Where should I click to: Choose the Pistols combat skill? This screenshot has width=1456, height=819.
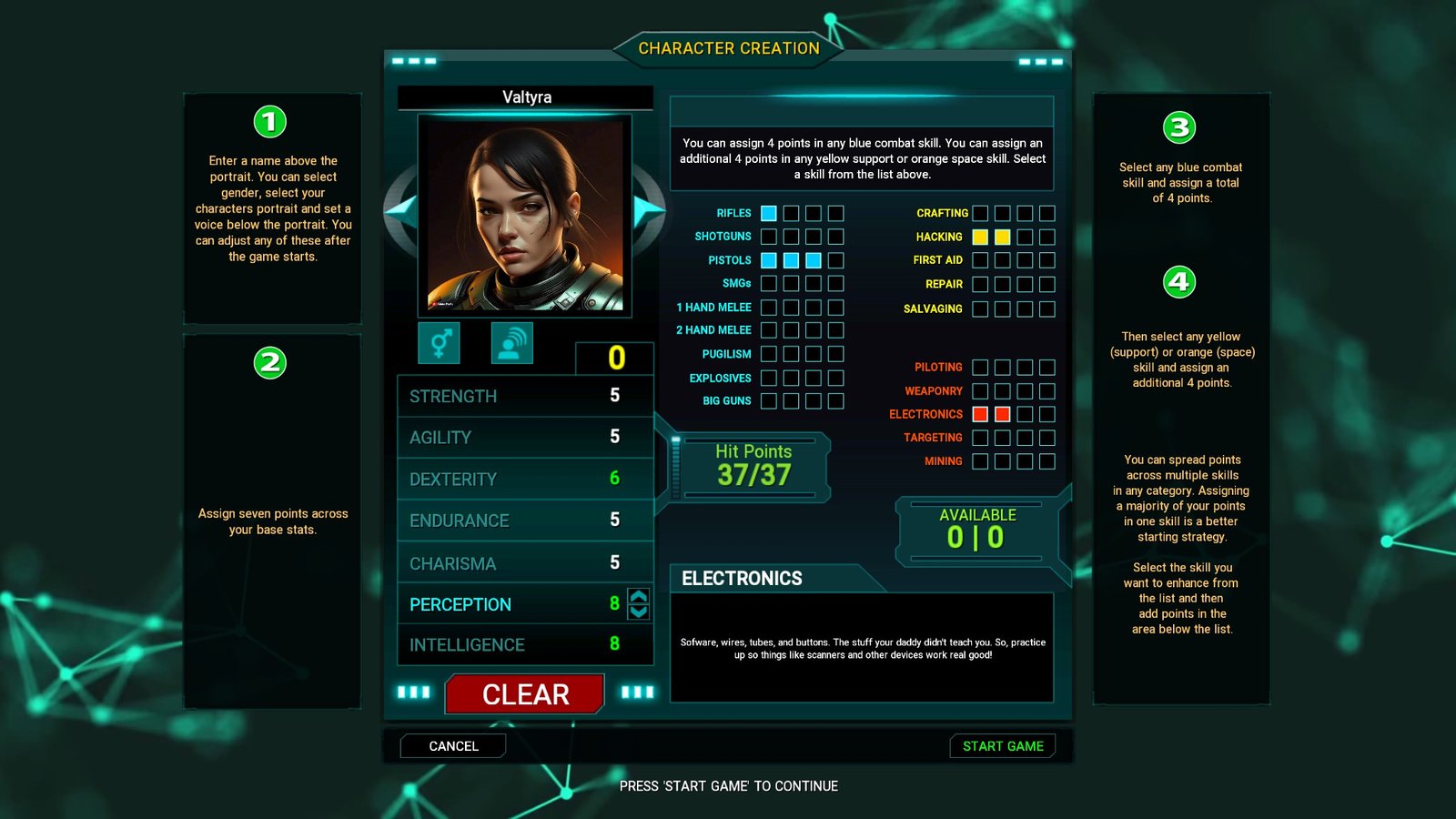(729, 260)
